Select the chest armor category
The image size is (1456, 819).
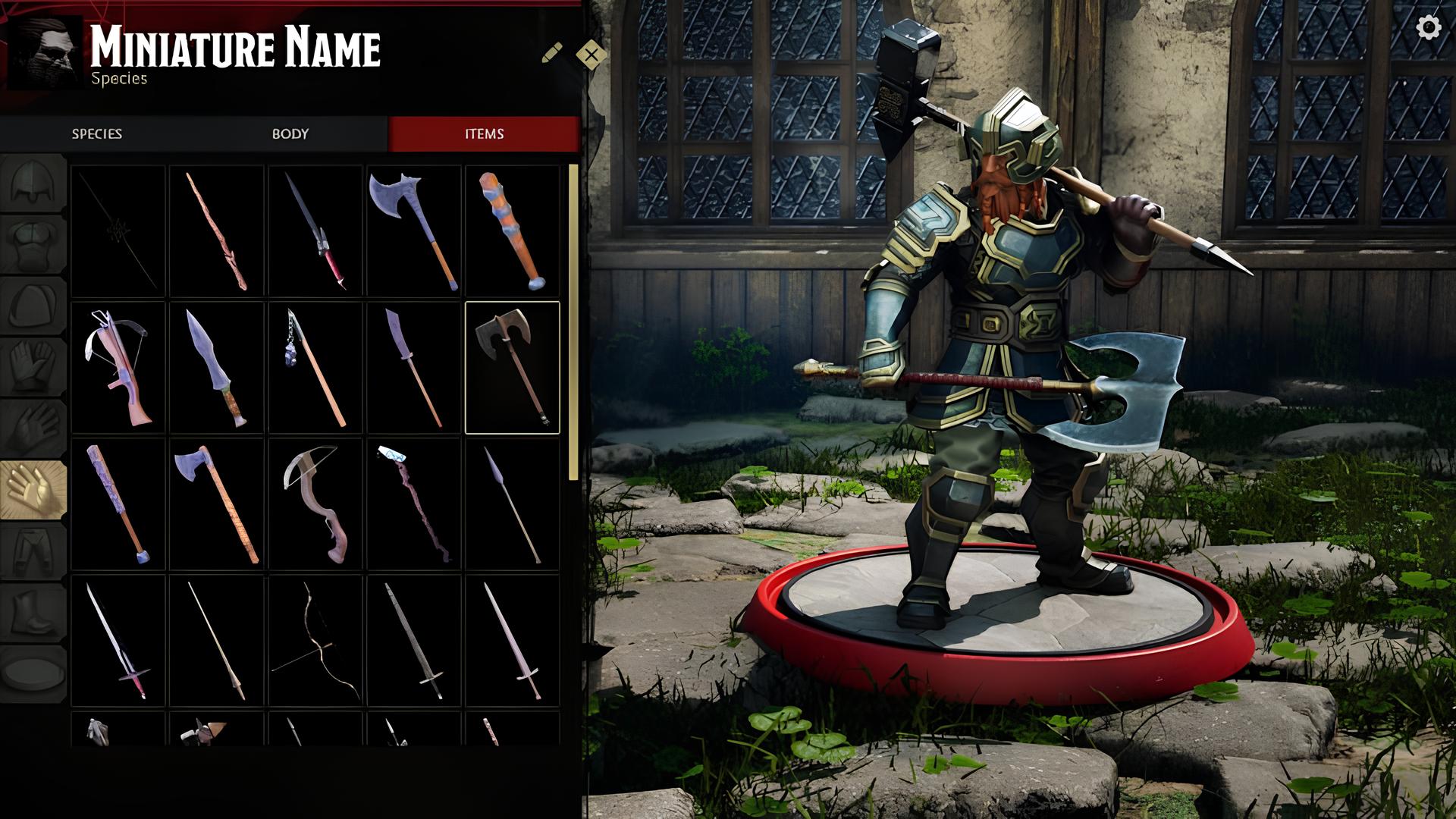[x=33, y=243]
